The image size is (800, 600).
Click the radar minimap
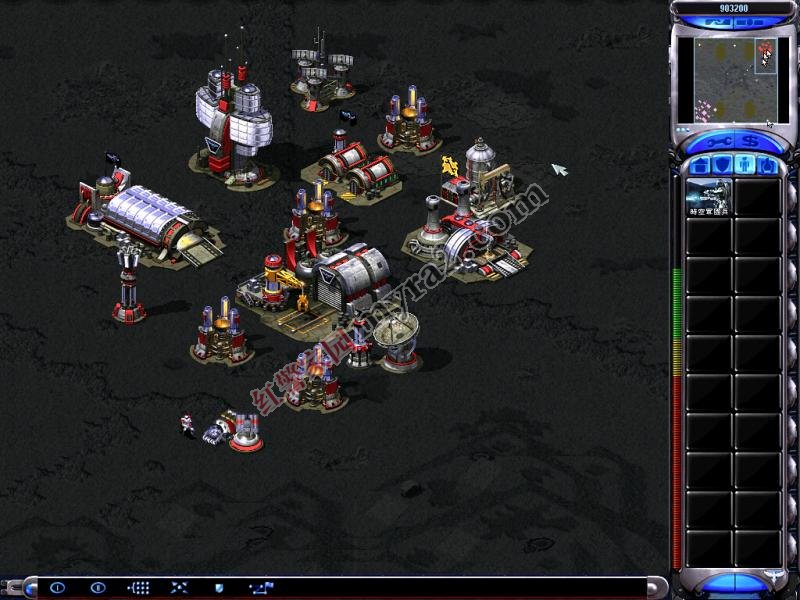tap(727, 79)
